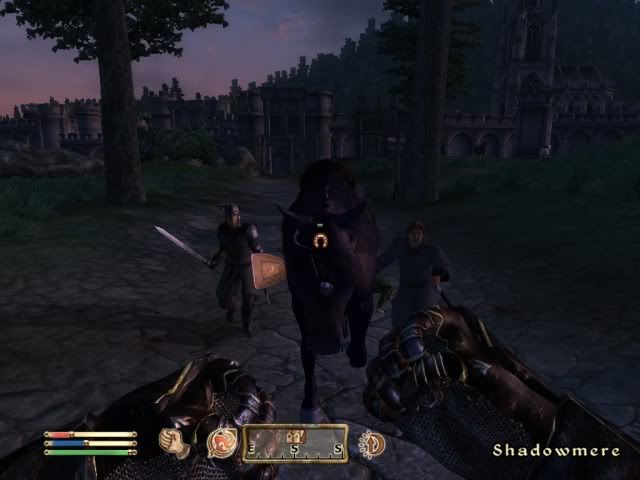
Task: Click the city gate marker on compass
Action: tap(295, 436)
